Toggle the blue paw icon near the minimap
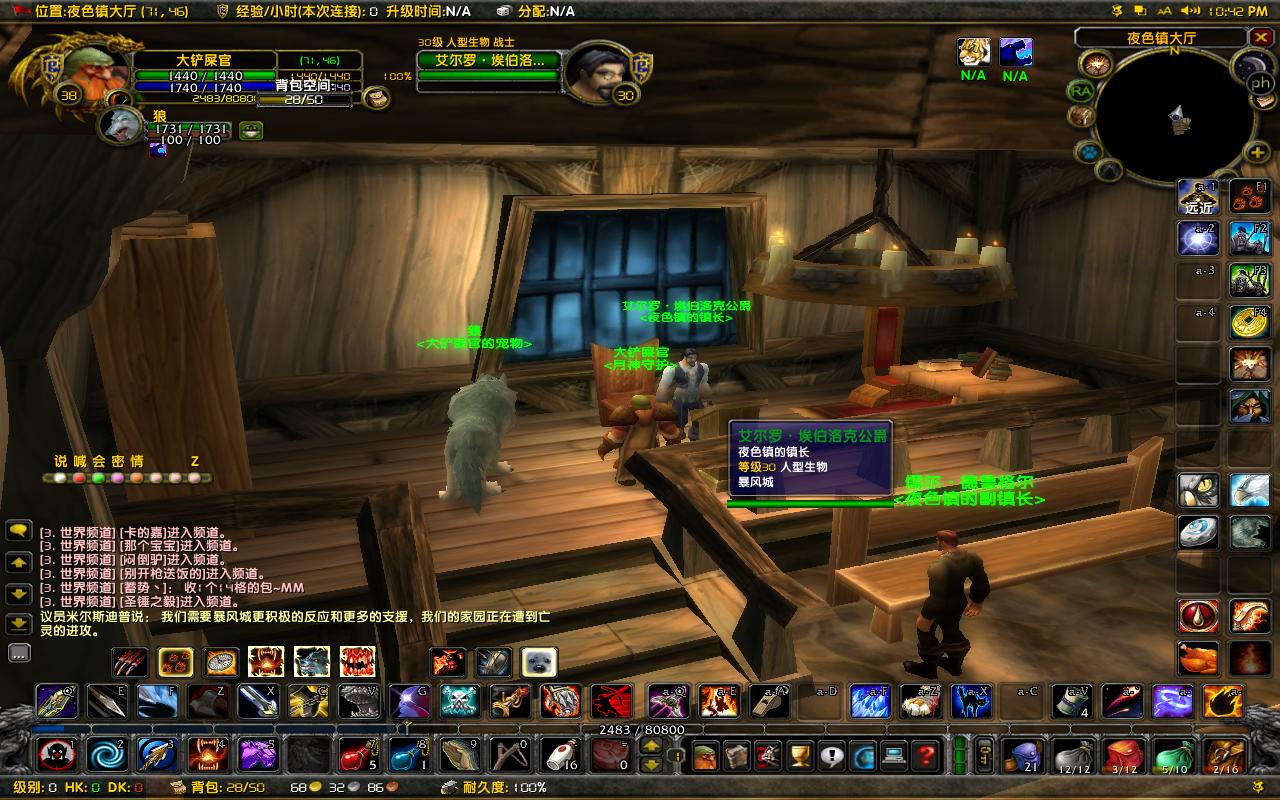1280x800 pixels. tap(1088, 152)
